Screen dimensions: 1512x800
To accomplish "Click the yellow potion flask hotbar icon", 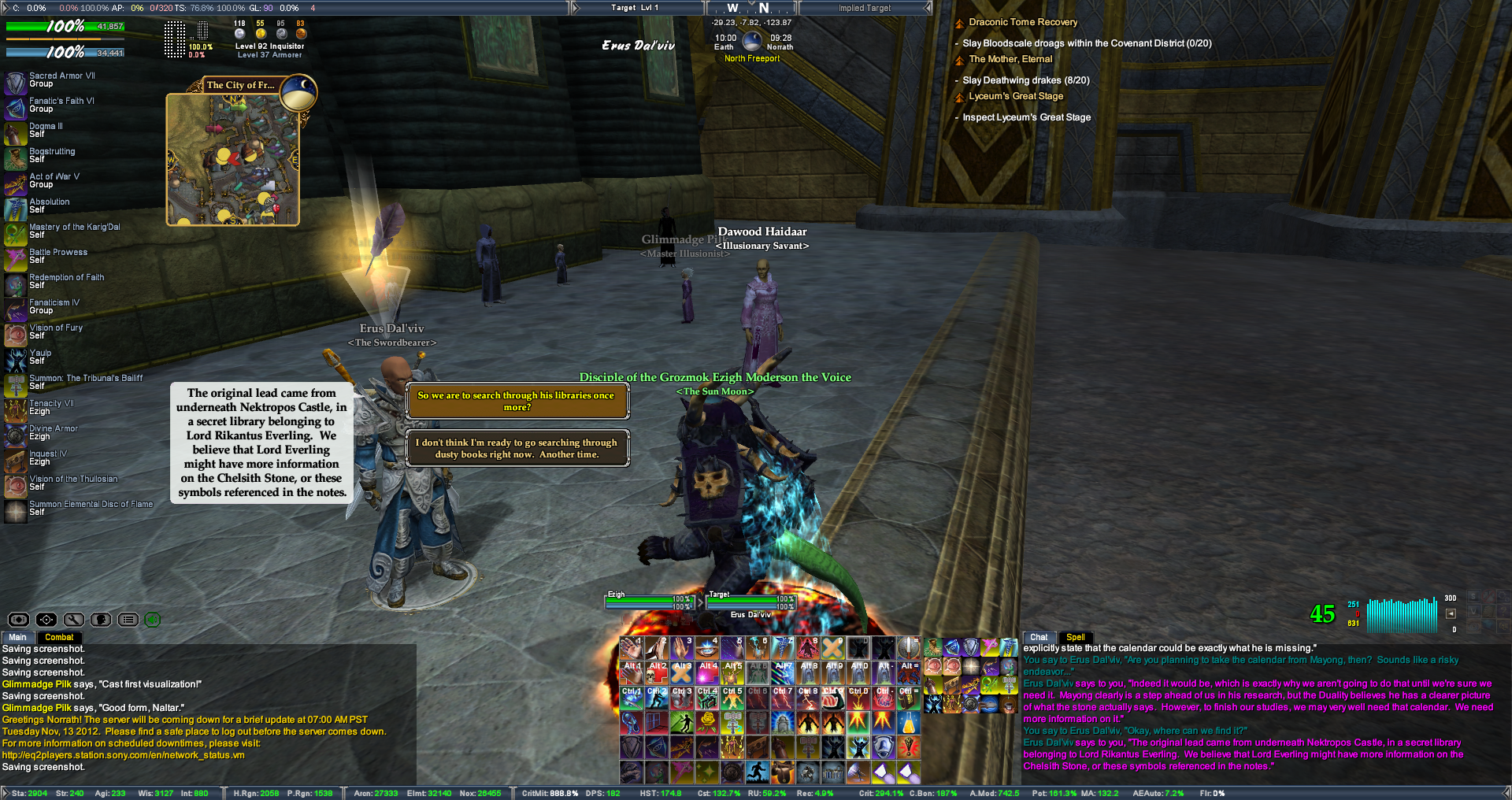I will 908,721.
